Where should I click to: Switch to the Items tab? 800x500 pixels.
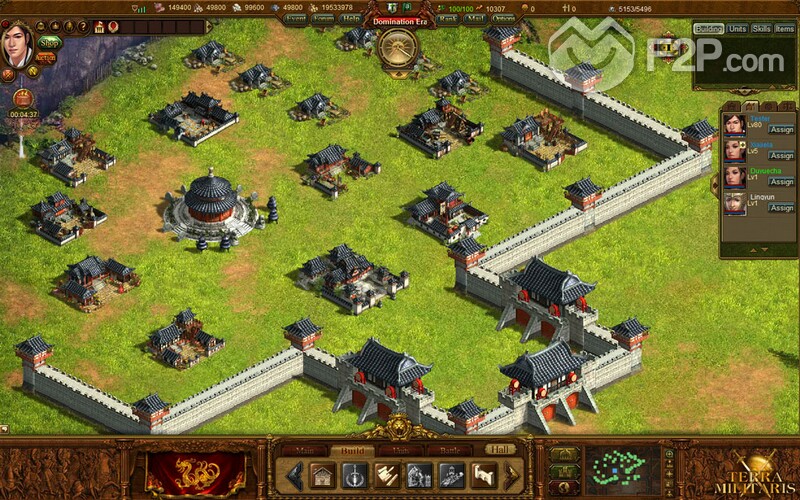785,29
